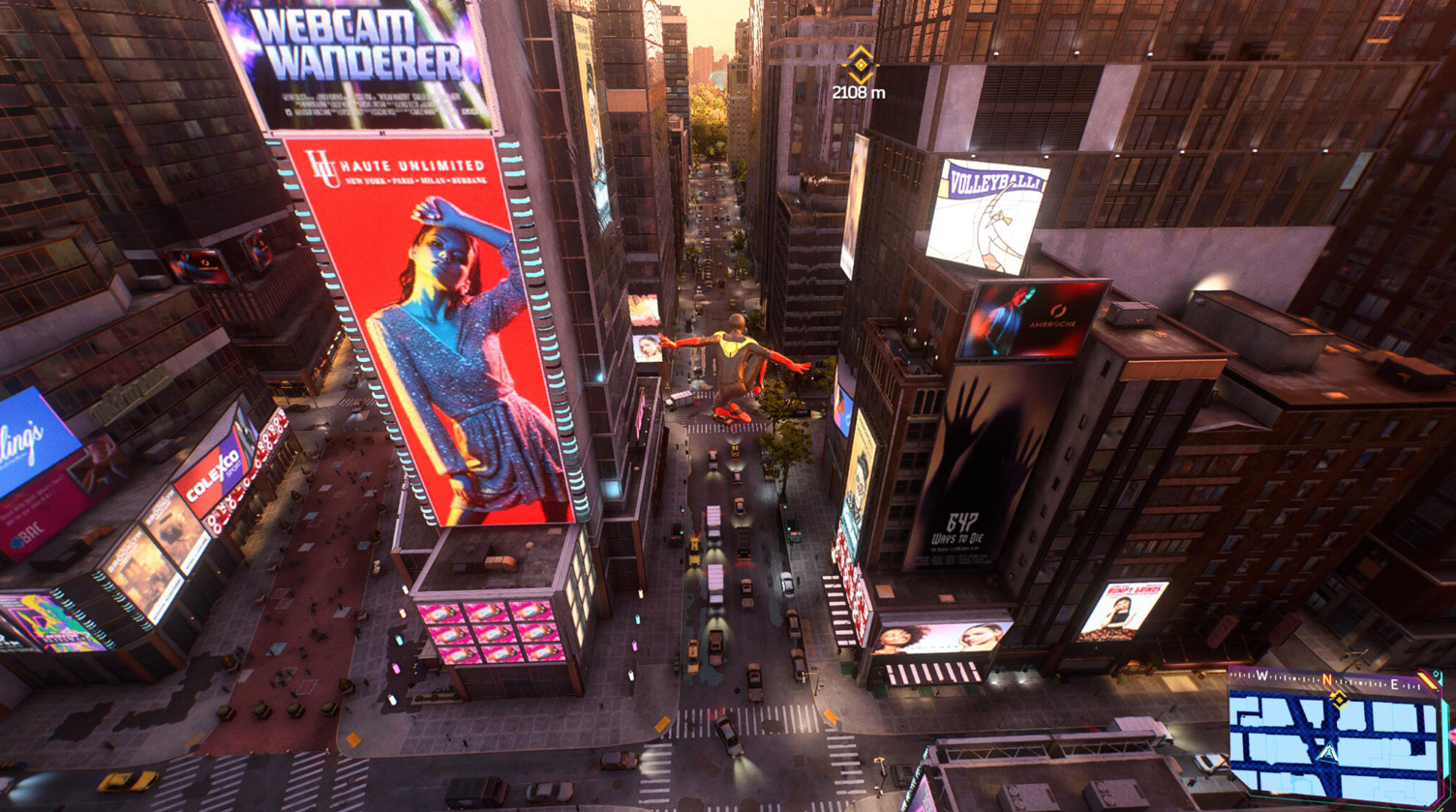Select the player arrow on the minimap
The width and height of the screenshot is (1456, 812).
coord(1328,752)
